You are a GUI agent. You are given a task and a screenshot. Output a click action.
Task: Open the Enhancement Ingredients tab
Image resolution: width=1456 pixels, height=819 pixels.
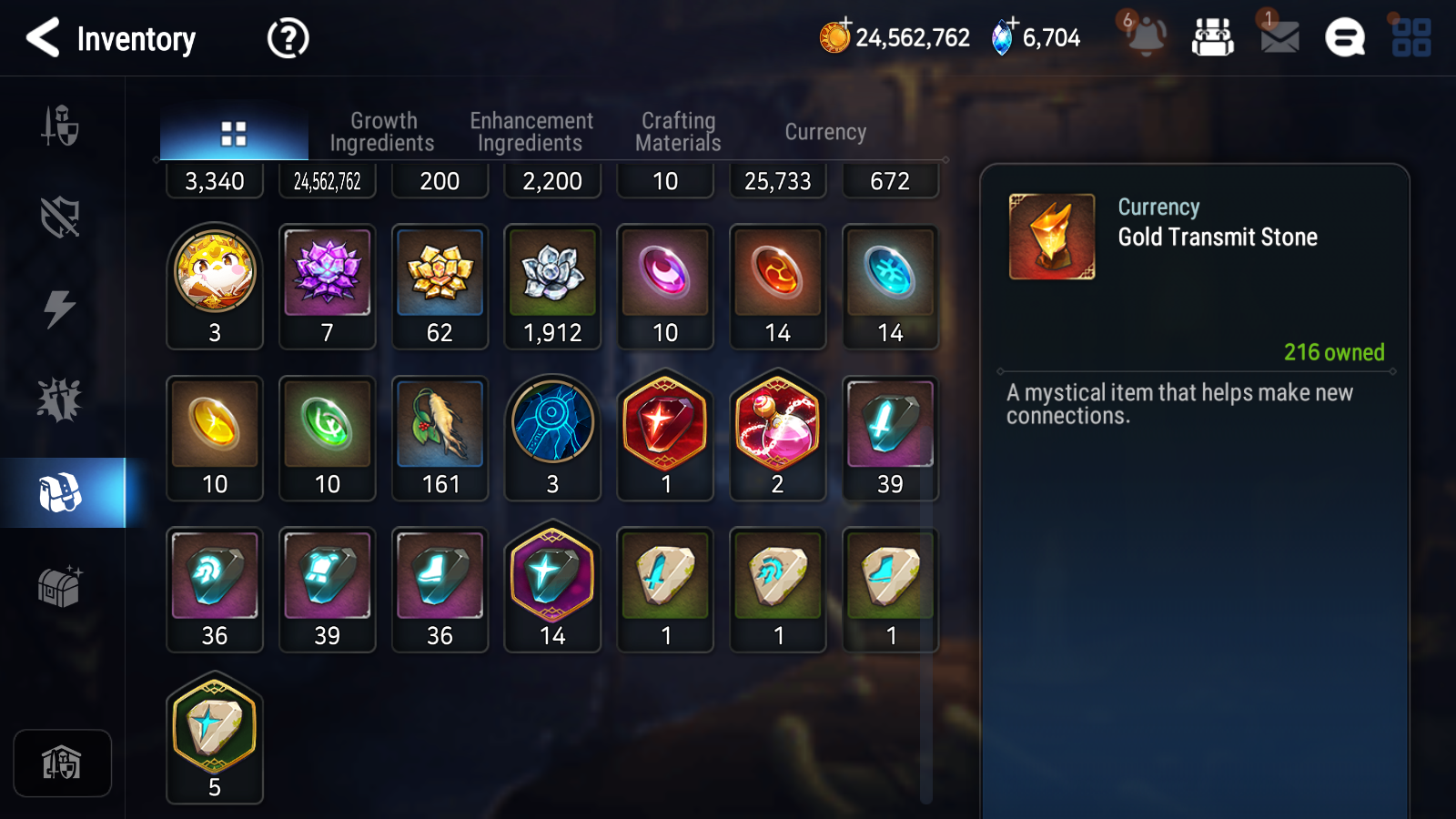pos(531,132)
